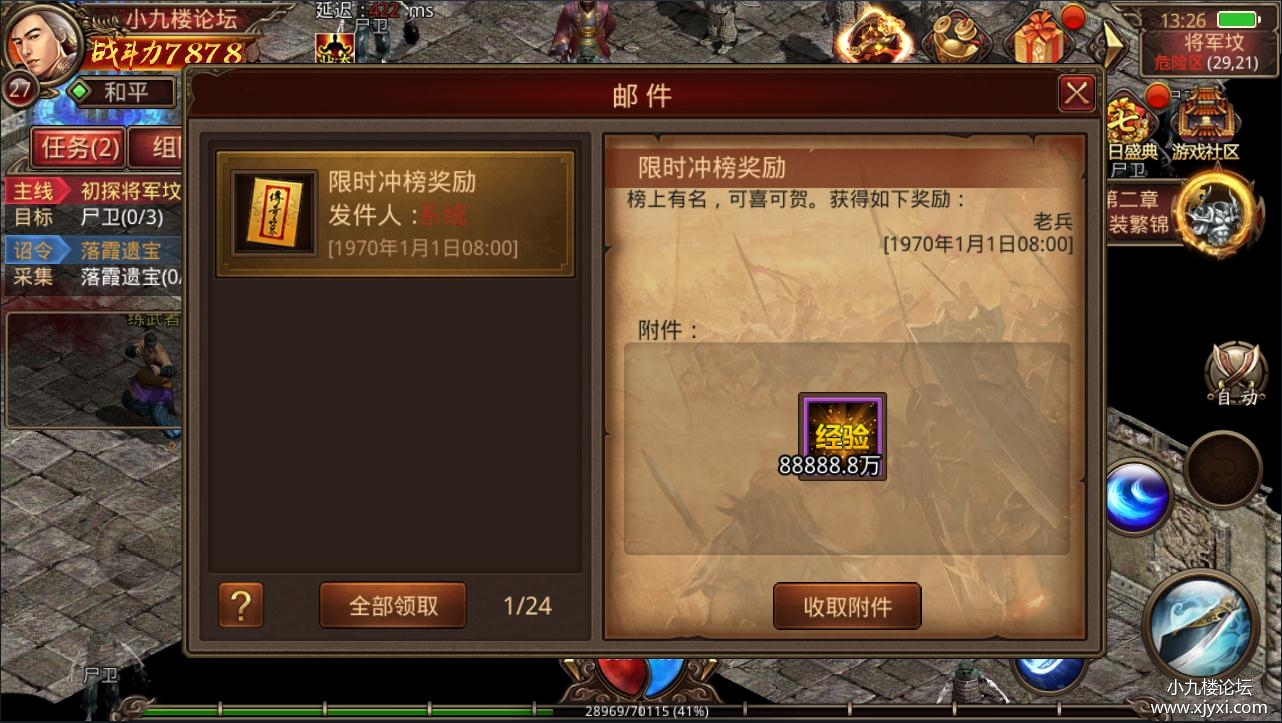Click the sword skill icon at bottom right
The height and width of the screenshot is (723, 1282).
tap(1200, 625)
